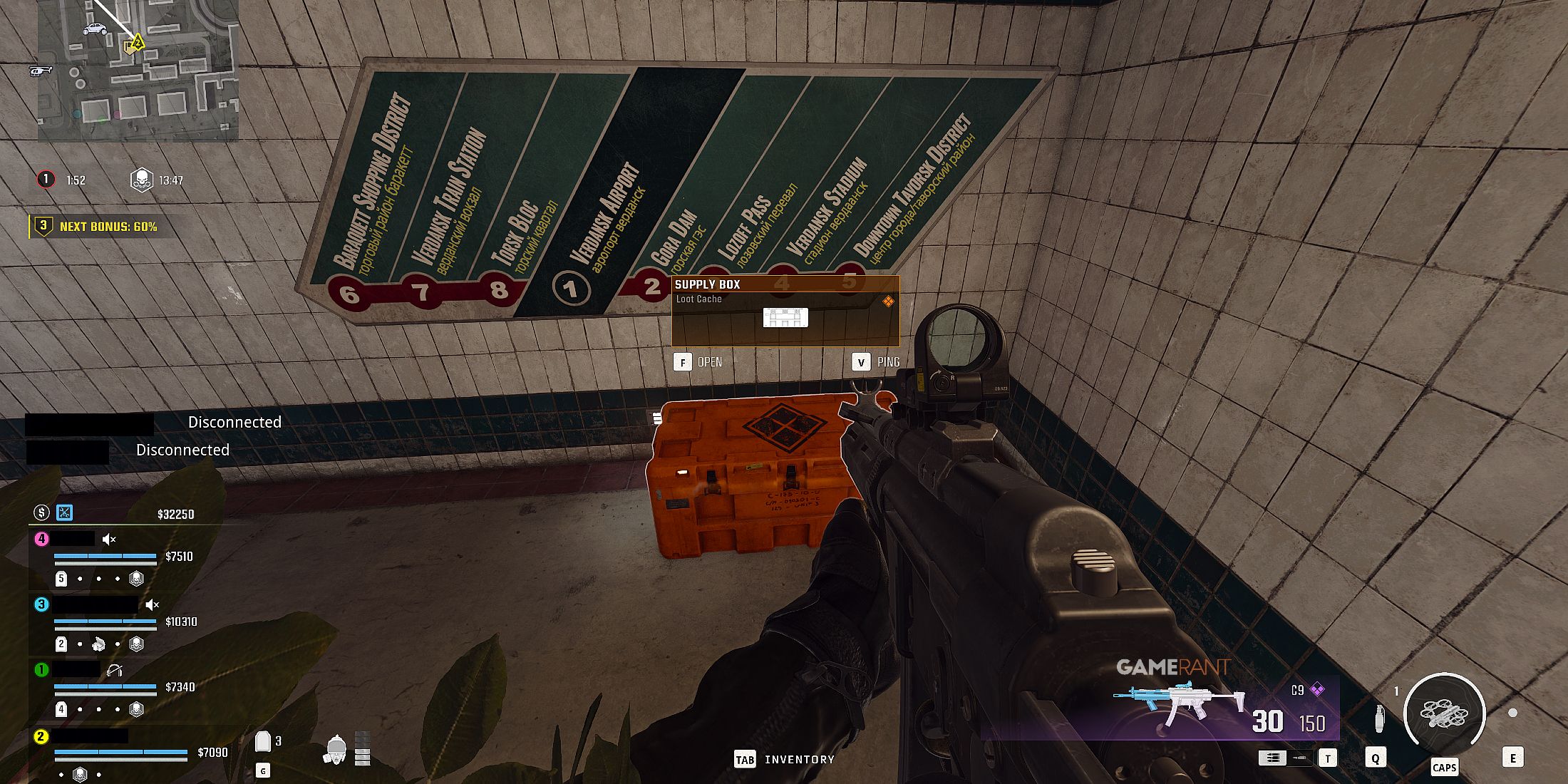Click the fire-mode bullets icon beside the T key
The height and width of the screenshot is (784, 1568).
(1273, 758)
